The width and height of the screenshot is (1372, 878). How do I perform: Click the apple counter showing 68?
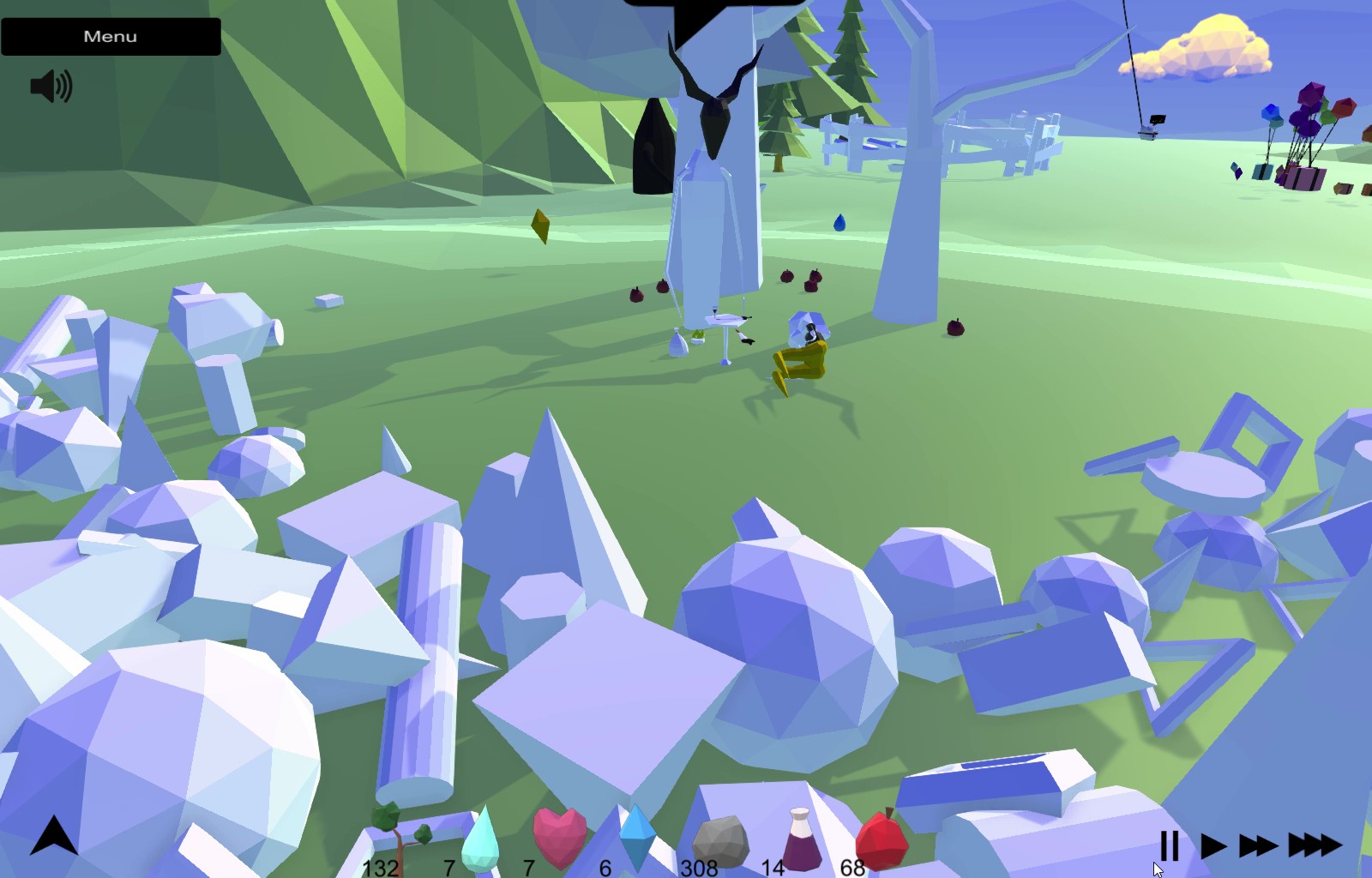(x=853, y=869)
